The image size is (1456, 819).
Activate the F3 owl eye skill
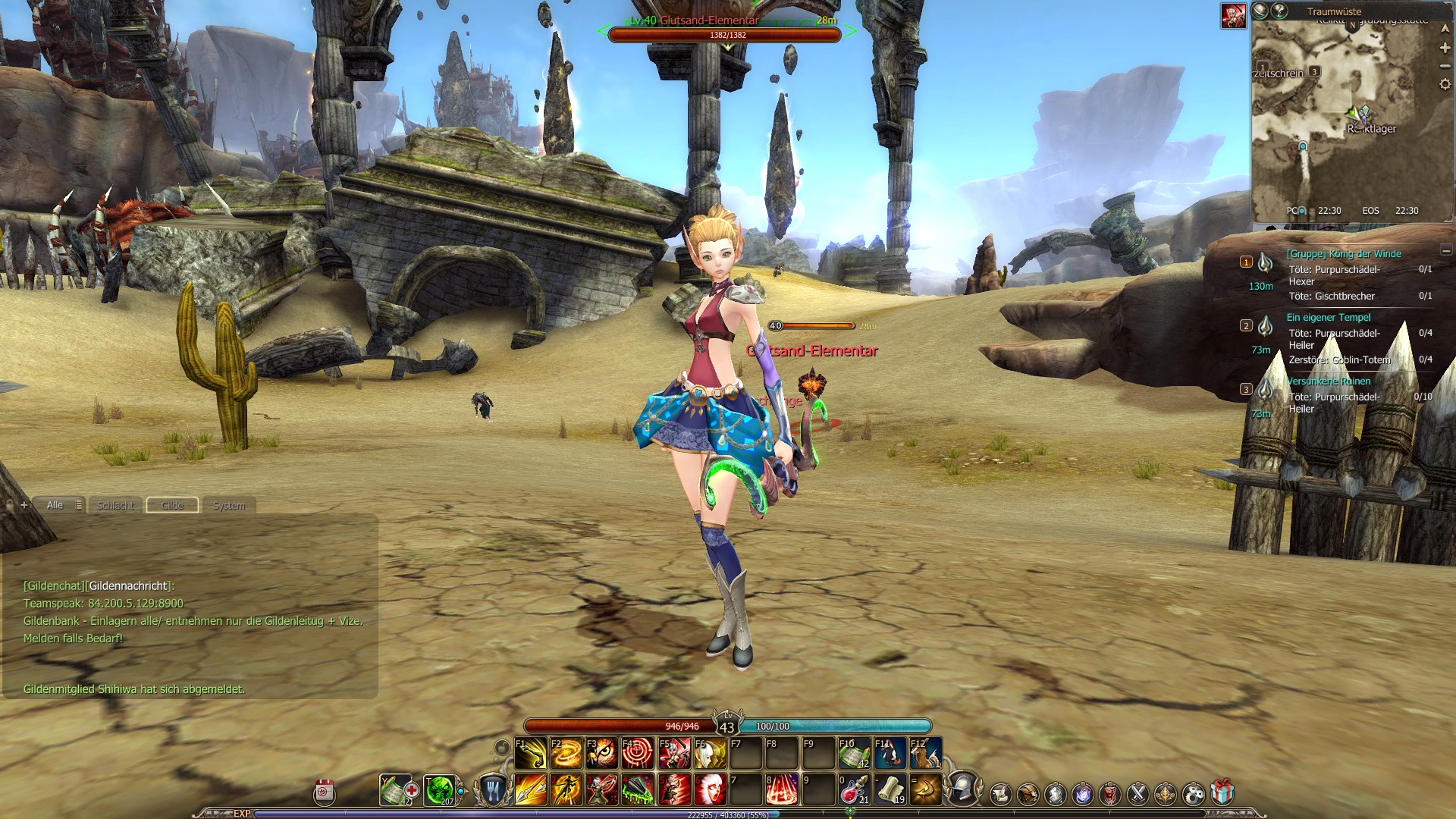pyautogui.click(x=601, y=753)
